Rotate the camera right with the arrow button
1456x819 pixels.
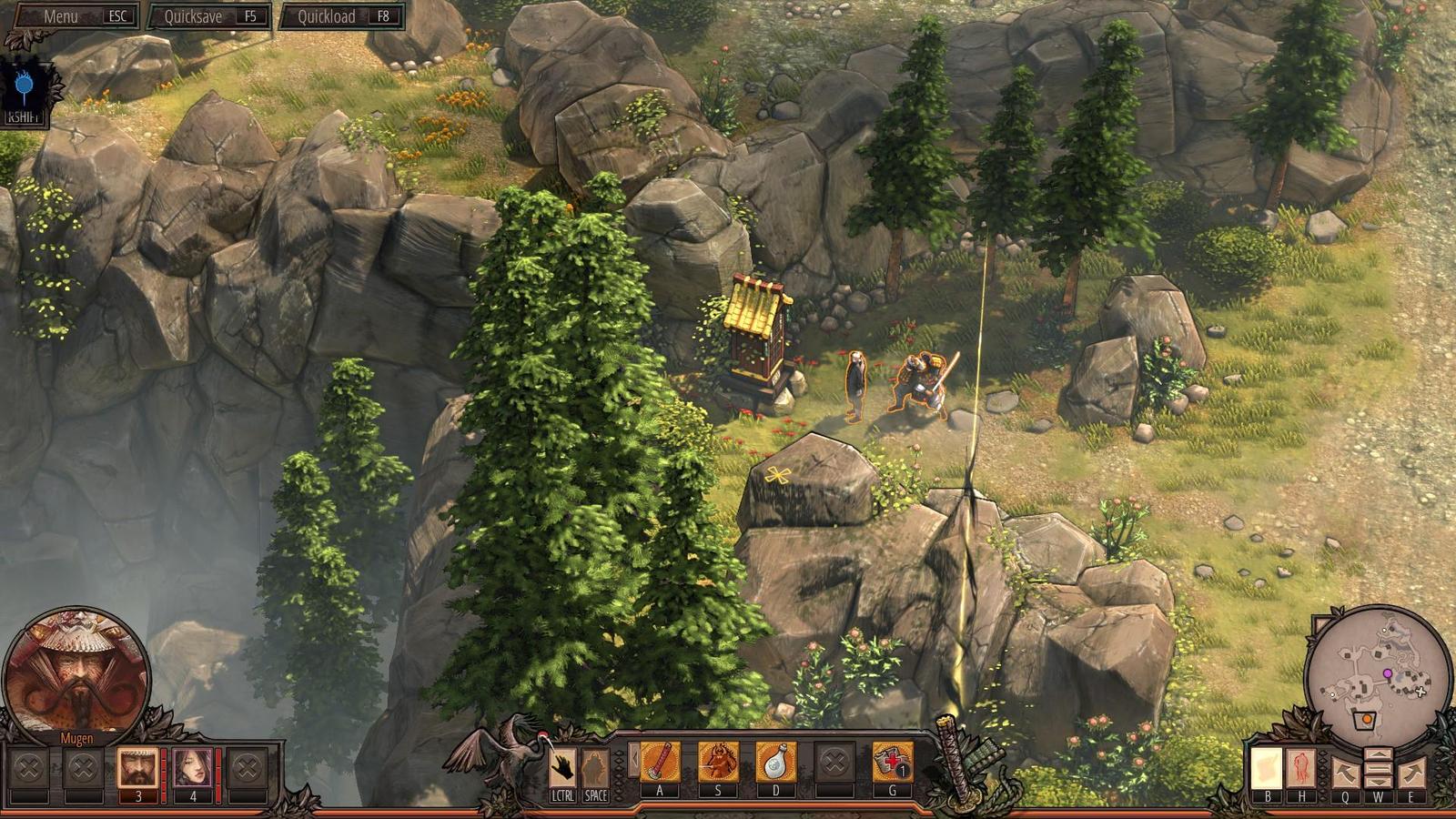(x=1412, y=773)
